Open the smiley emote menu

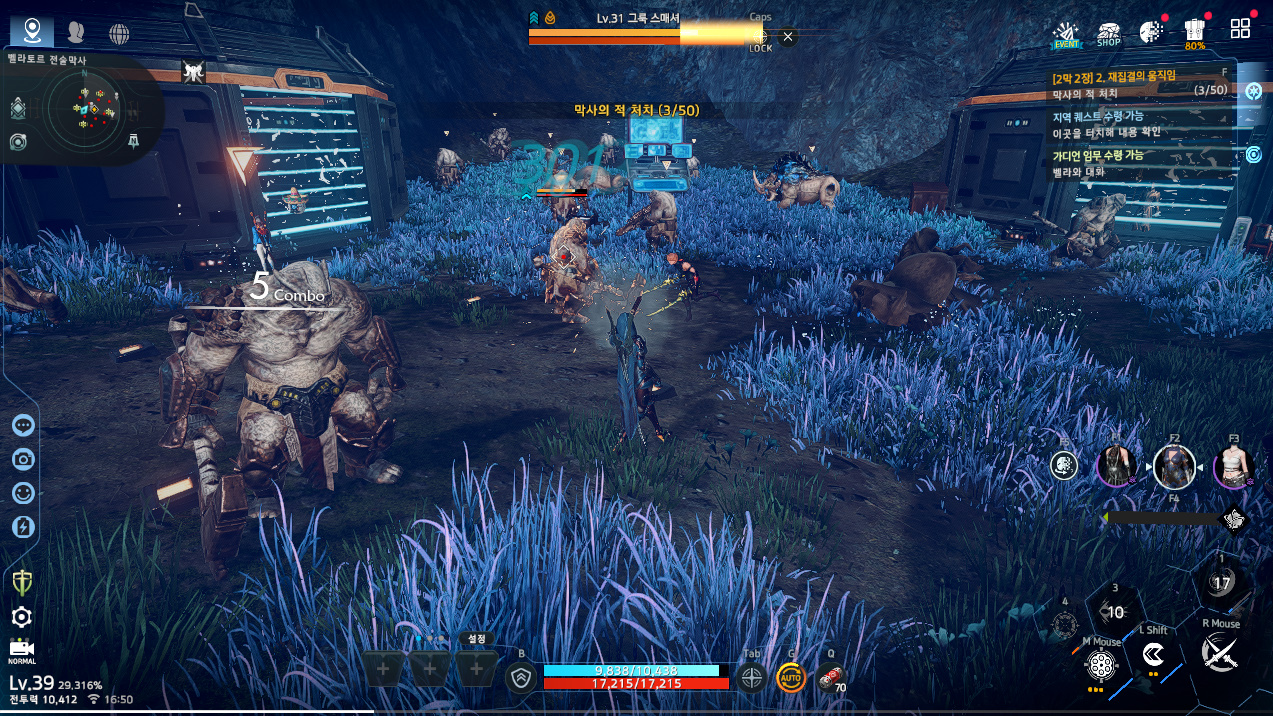tap(24, 493)
